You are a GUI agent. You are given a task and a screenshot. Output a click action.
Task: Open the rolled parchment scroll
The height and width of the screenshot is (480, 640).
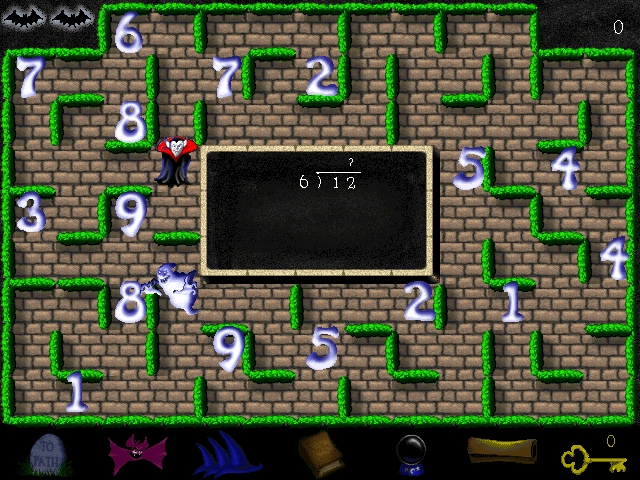pos(497,453)
